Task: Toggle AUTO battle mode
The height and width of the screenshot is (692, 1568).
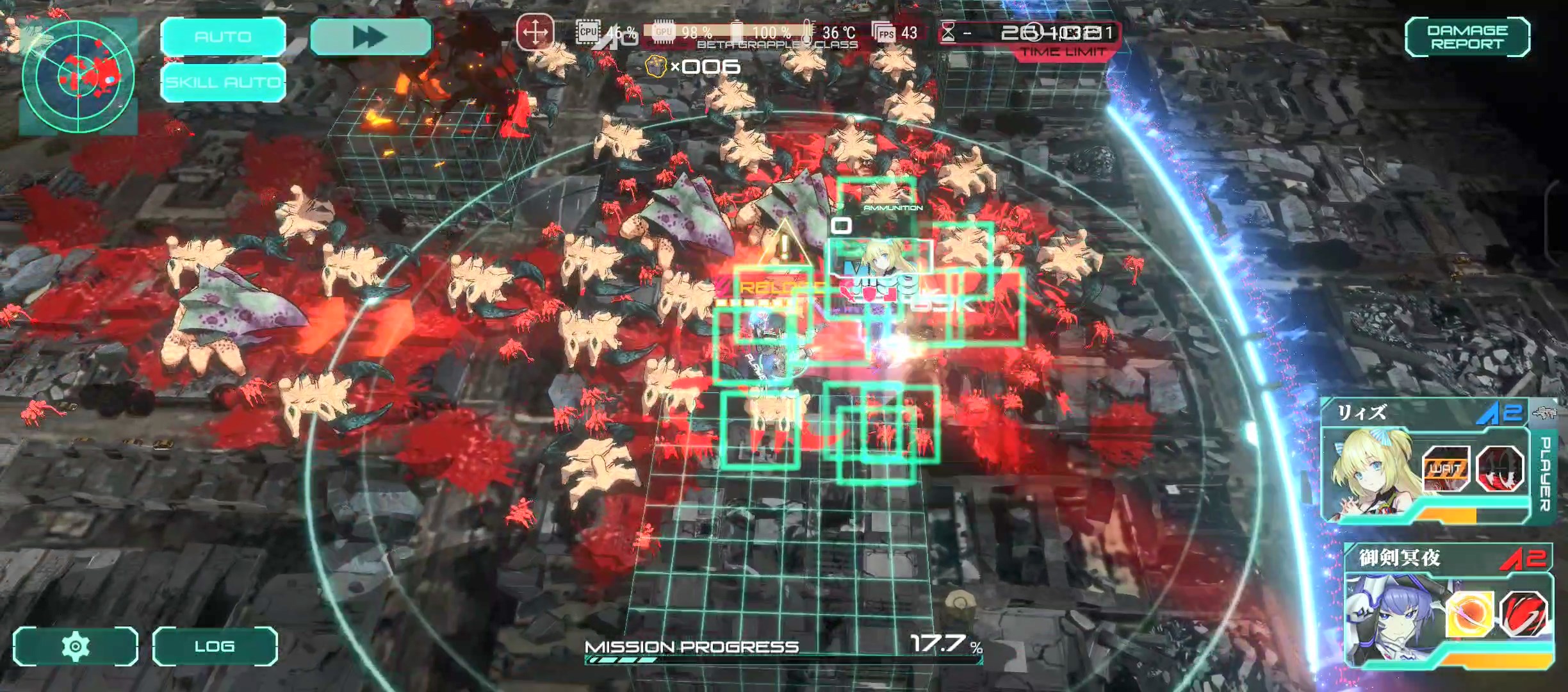Action: [223, 37]
